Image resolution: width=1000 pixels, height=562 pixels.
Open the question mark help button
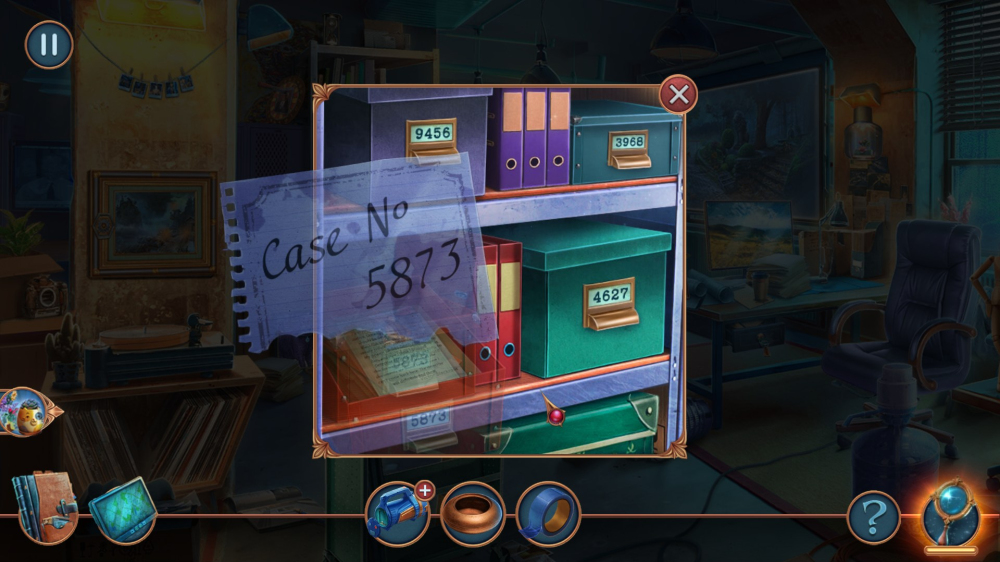click(x=873, y=517)
